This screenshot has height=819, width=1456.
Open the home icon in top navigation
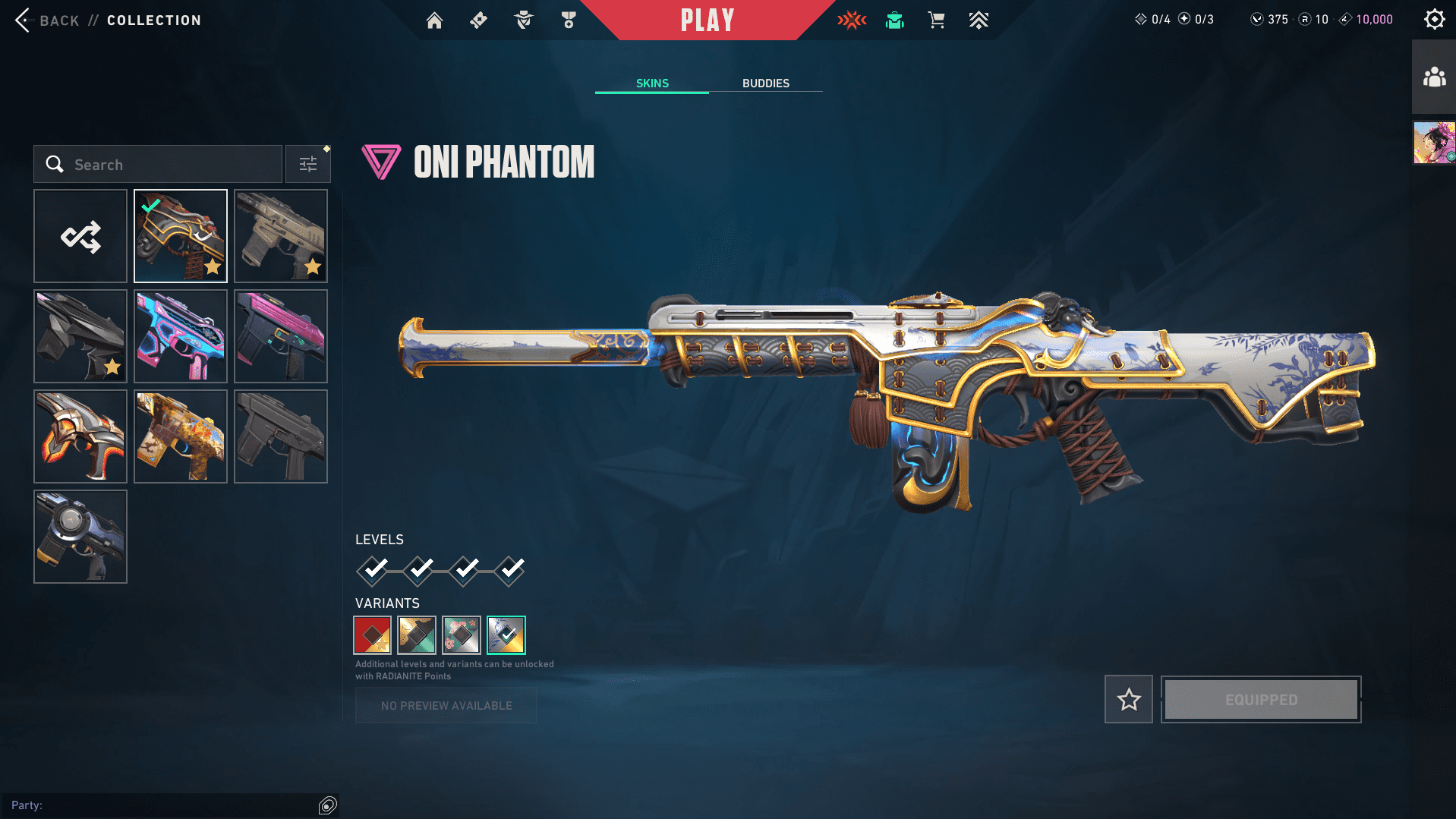point(434,20)
